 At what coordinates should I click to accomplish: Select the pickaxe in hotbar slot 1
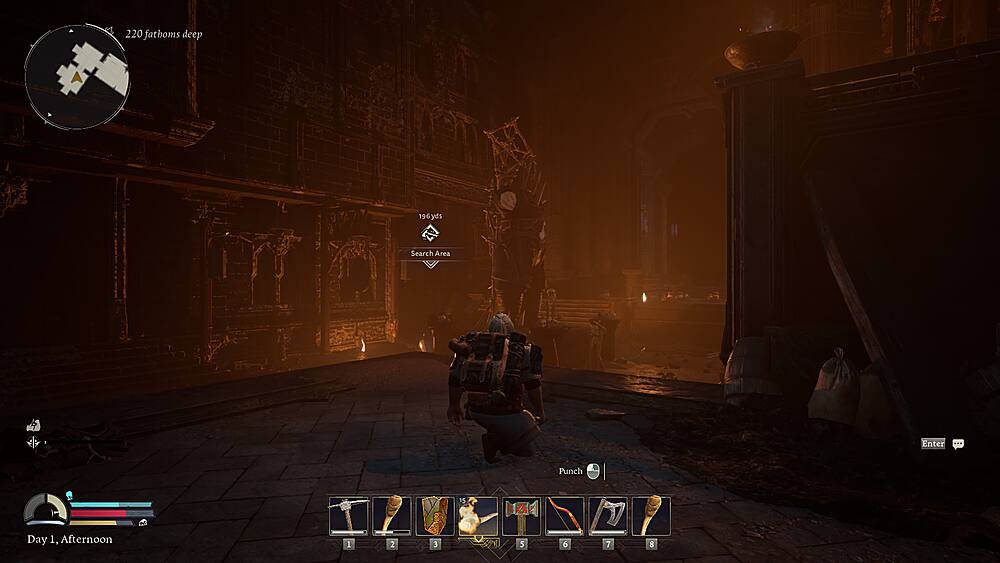click(x=349, y=516)
